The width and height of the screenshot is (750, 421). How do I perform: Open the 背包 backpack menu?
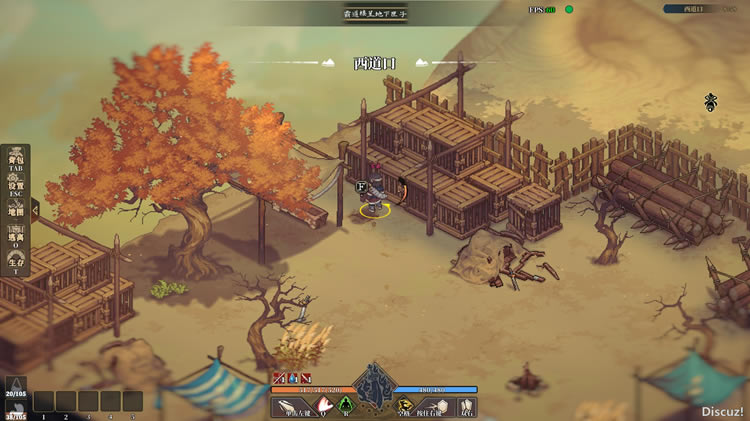[16, 162]
